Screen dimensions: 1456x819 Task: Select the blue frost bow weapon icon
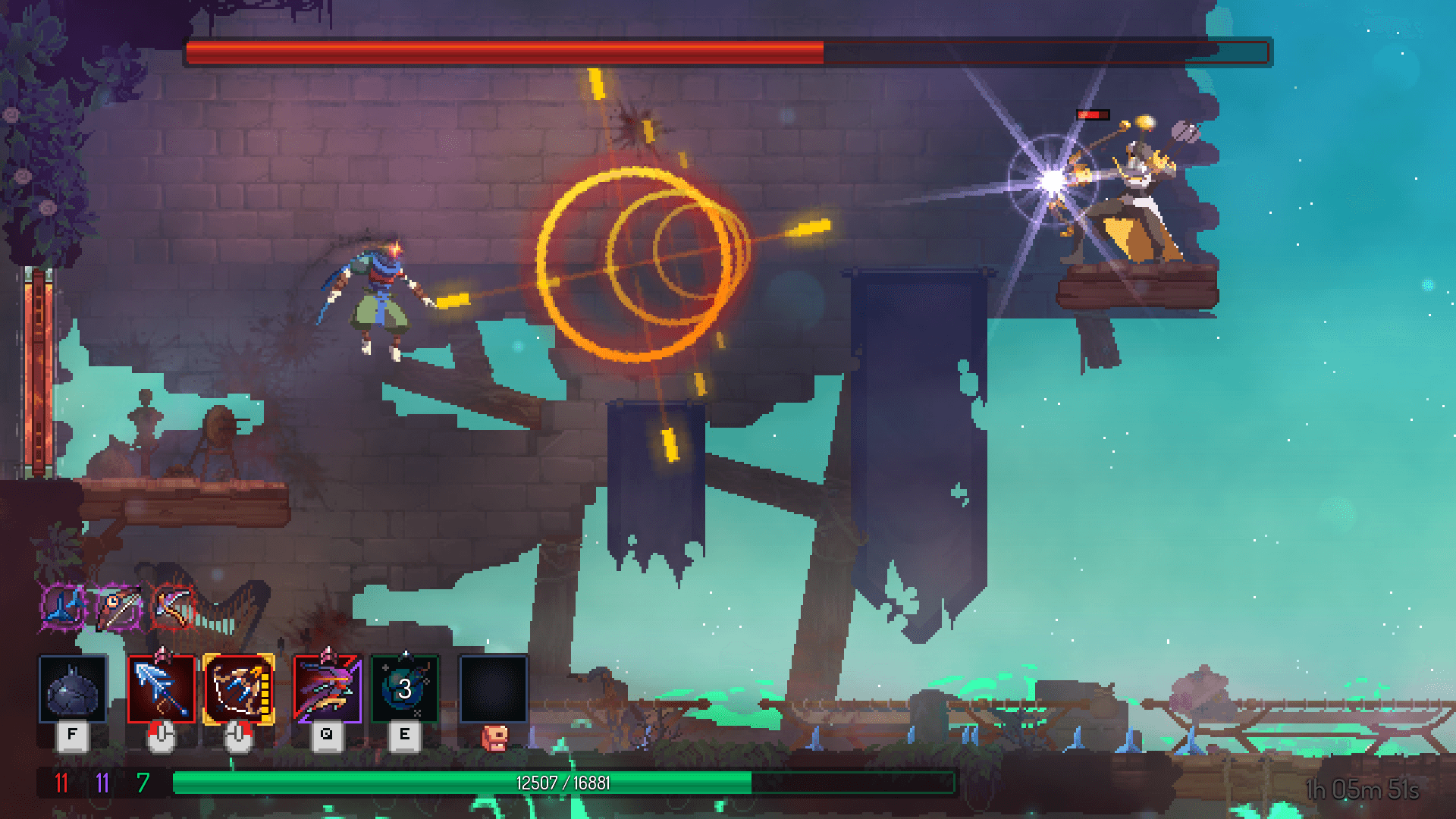pyautogui.click(x=163, y=686)
